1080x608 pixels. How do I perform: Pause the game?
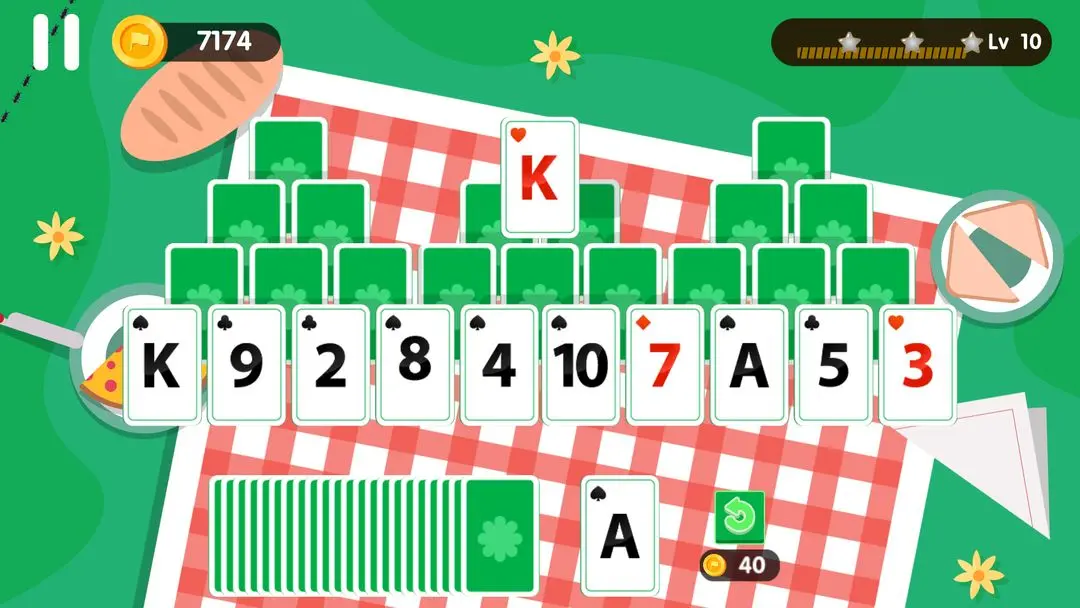[56, 42]
